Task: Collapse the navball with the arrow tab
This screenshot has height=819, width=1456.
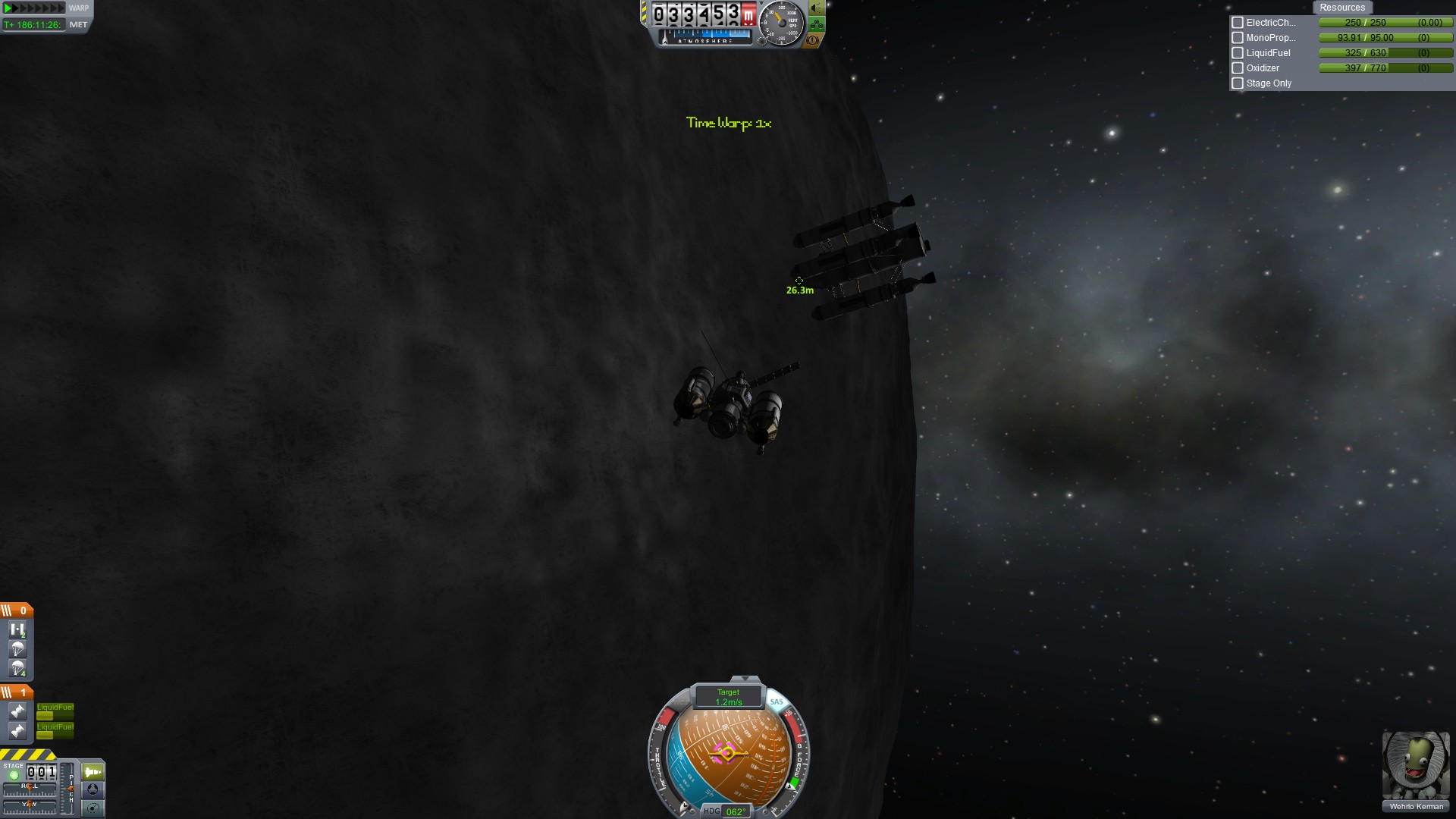Action: click(745, 679)
